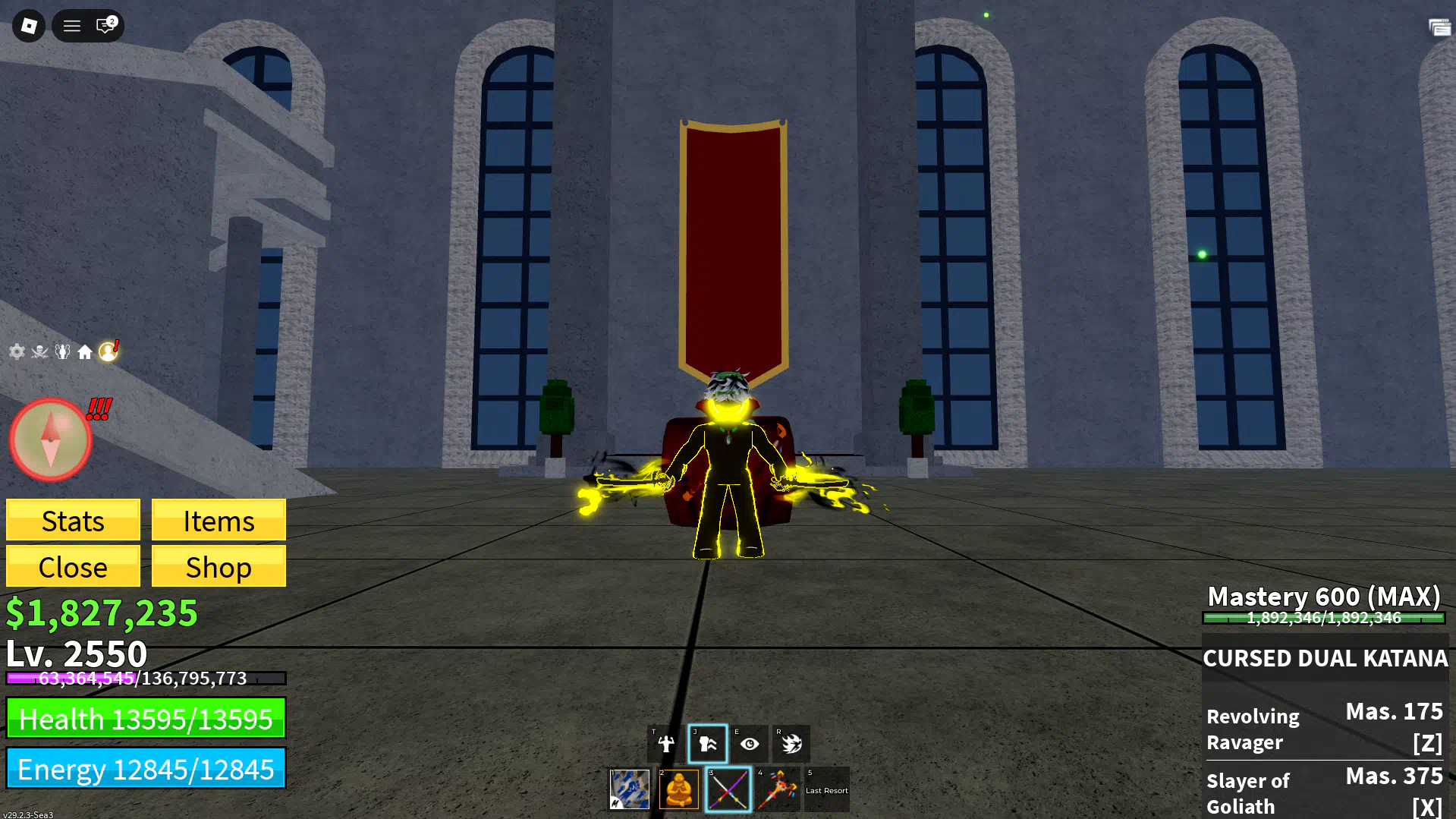1456x819 pixels.
Task: Click the white house icon
Action: tap(85, 351)
